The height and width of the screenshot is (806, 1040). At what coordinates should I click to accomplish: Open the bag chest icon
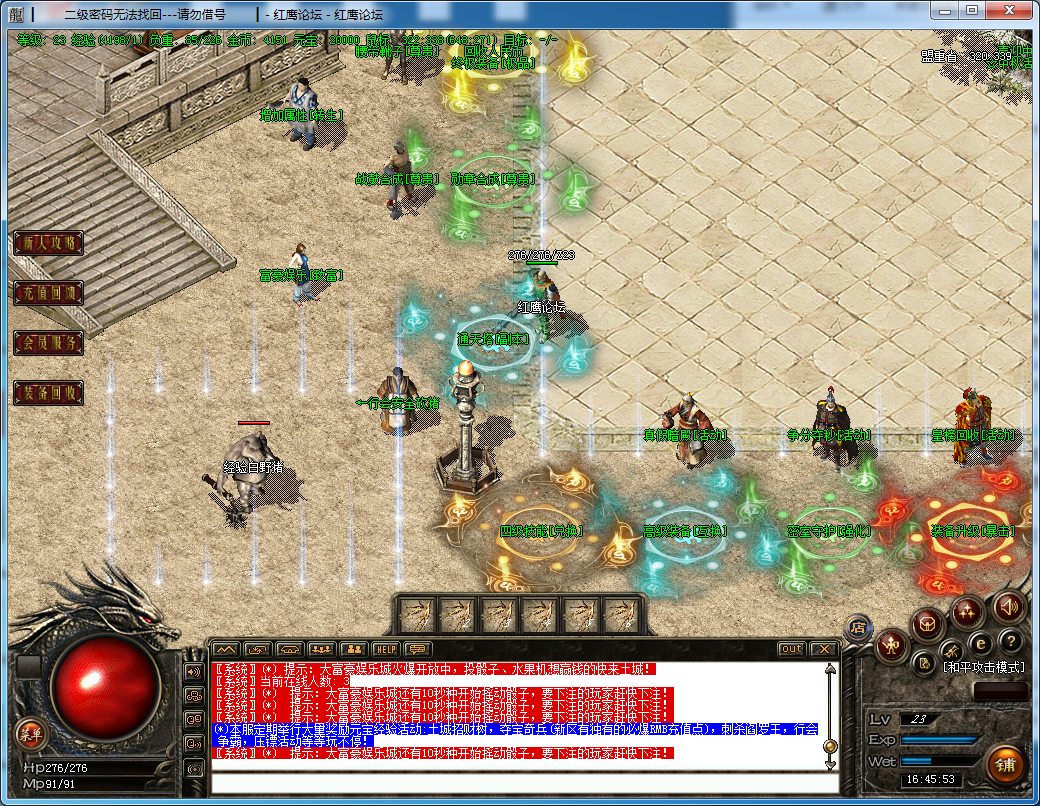click(x=927, y=625)
